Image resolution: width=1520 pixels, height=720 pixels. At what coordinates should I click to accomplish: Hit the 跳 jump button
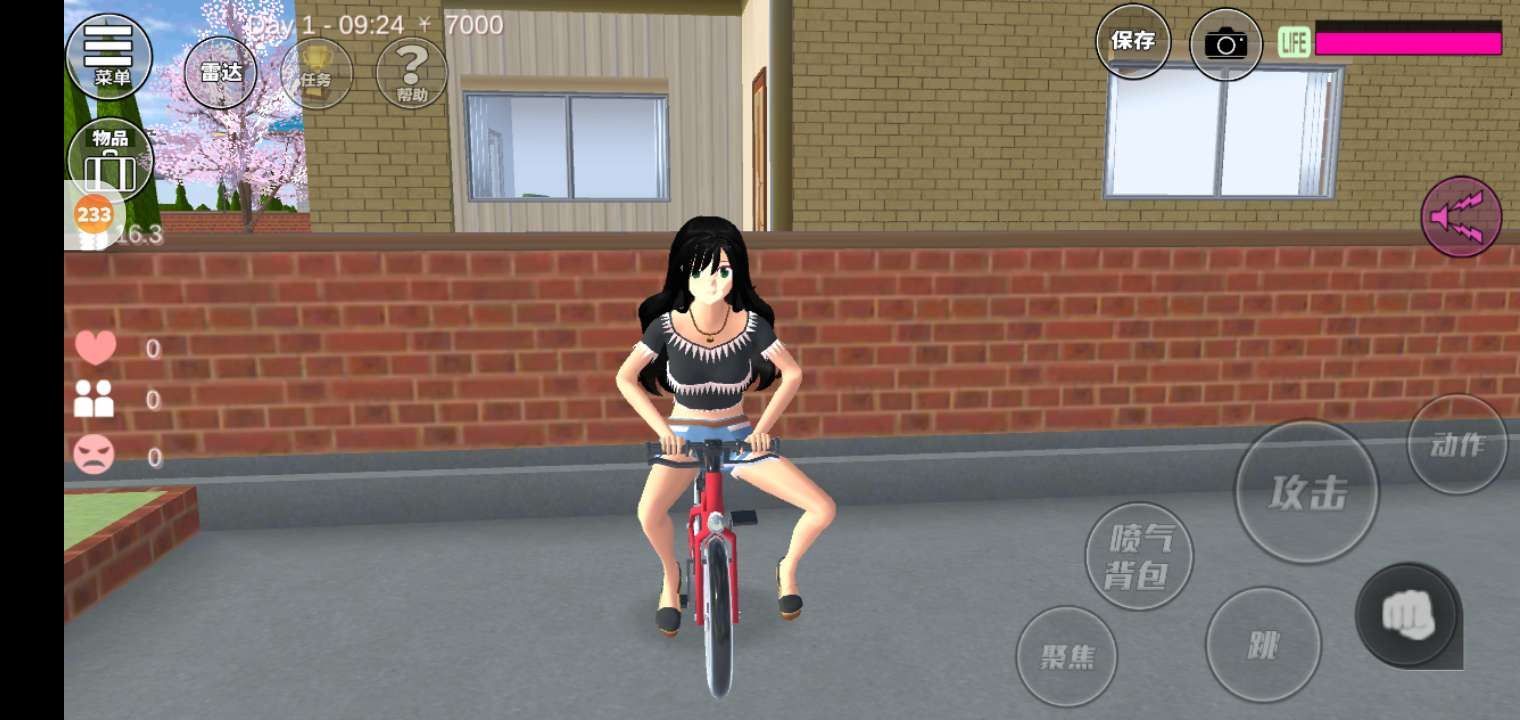(x=1263, y=644)
